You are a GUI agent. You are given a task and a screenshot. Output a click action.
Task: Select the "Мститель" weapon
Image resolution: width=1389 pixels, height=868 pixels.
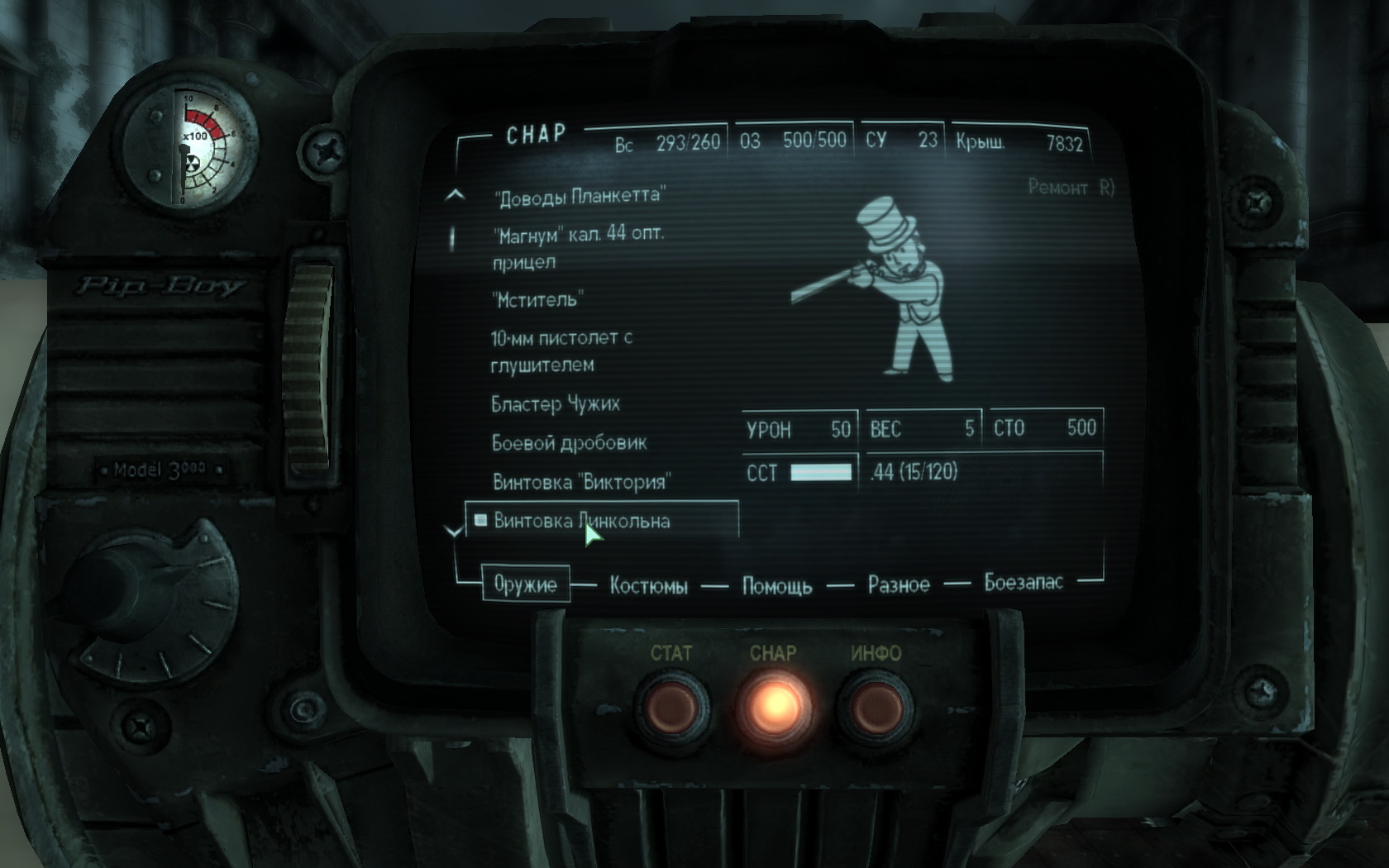coord(538,299)
